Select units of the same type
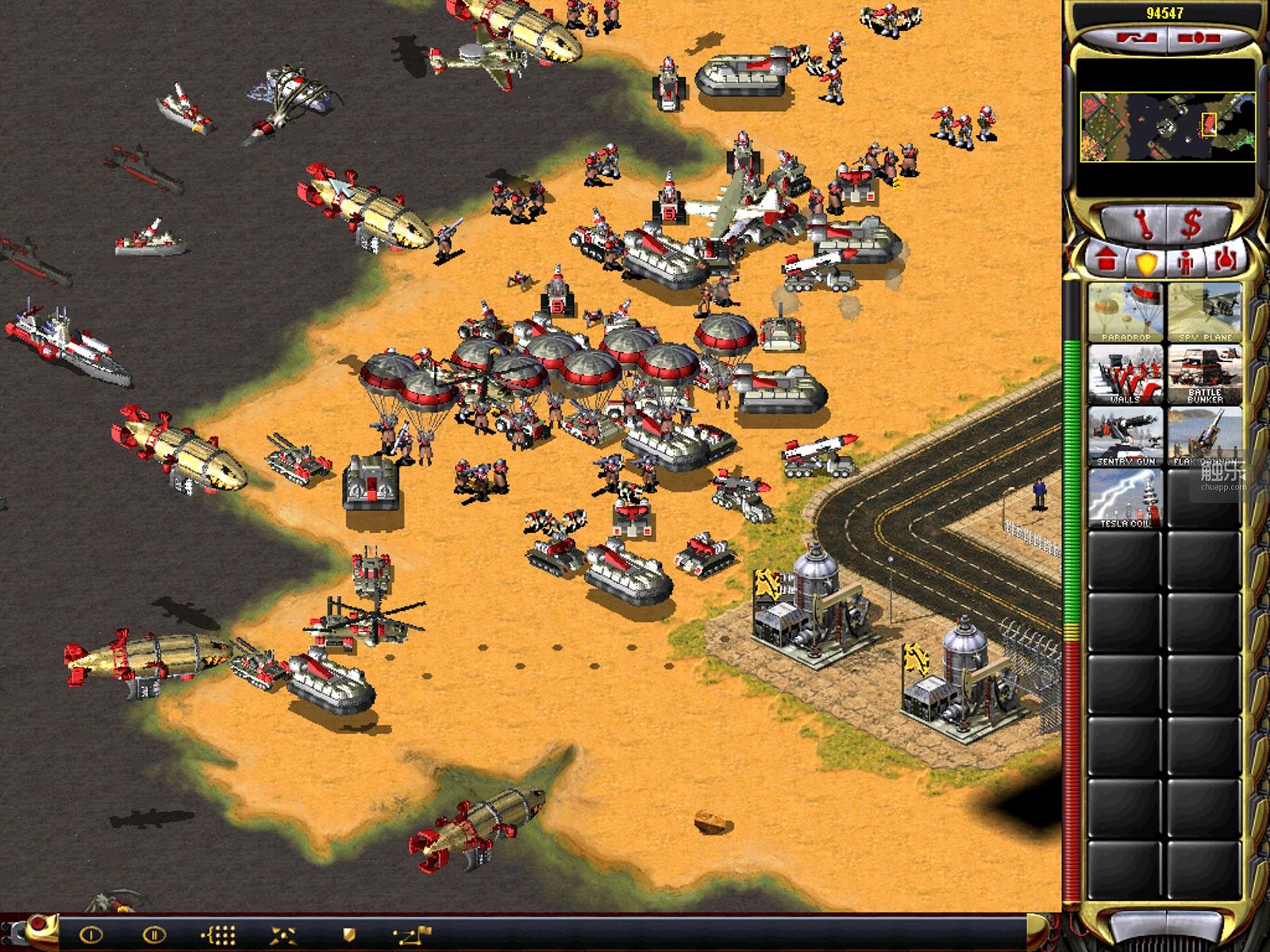Screen dimensions: 1270x952 pyautogui.click(x=221, y=935)
